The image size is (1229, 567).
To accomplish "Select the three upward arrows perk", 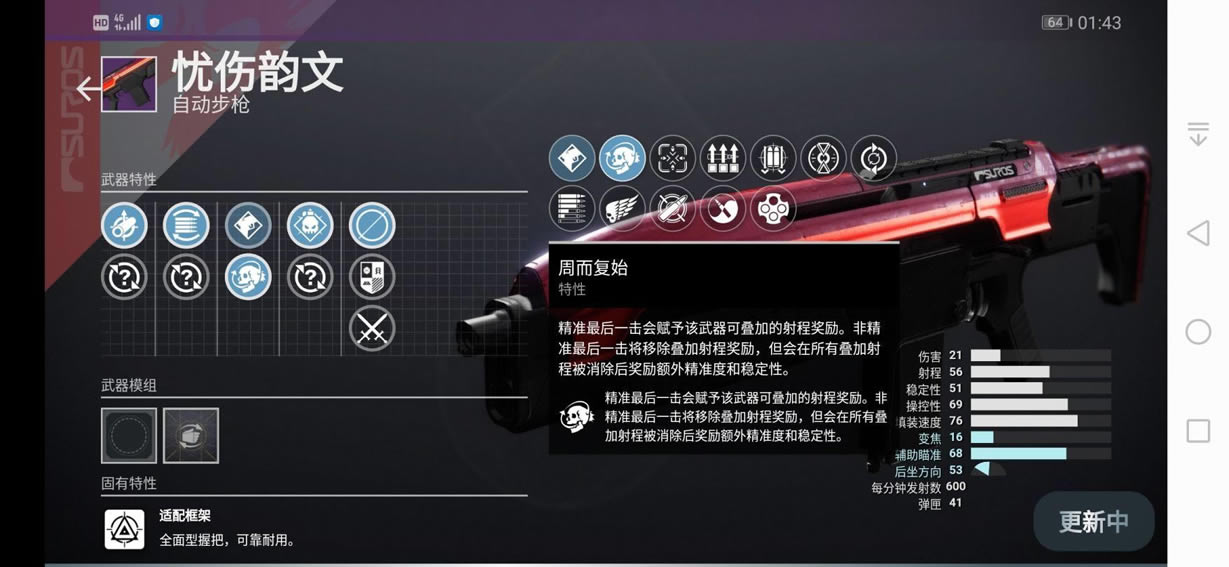I will pos(723,158).
